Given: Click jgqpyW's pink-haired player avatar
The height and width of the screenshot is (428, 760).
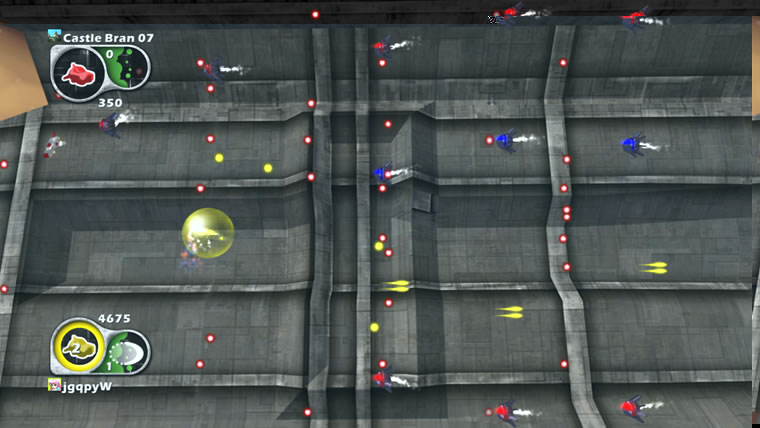Looking at the screenshot, I should tap(54, 385).
